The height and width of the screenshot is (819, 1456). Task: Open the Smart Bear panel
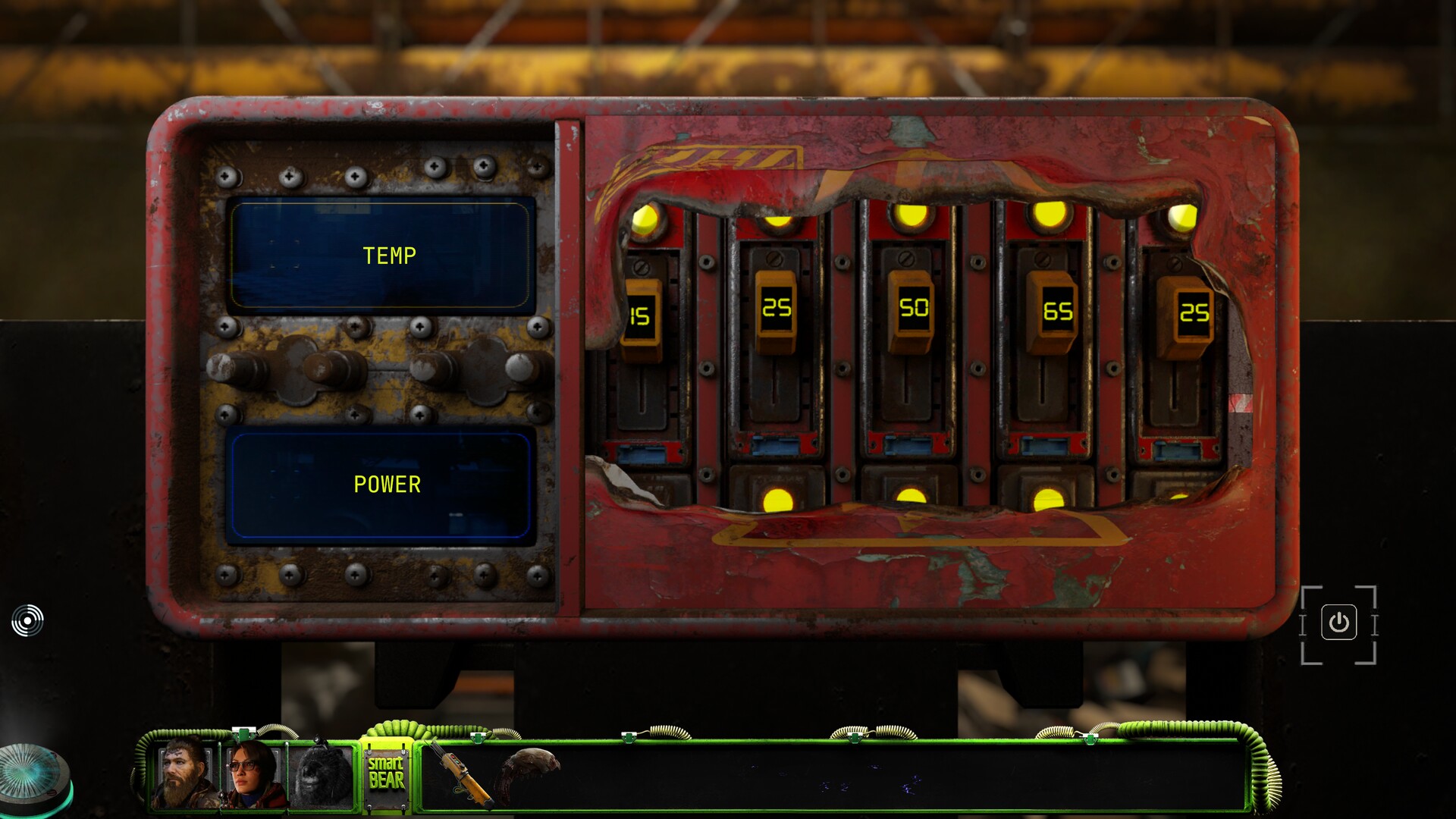387,773
